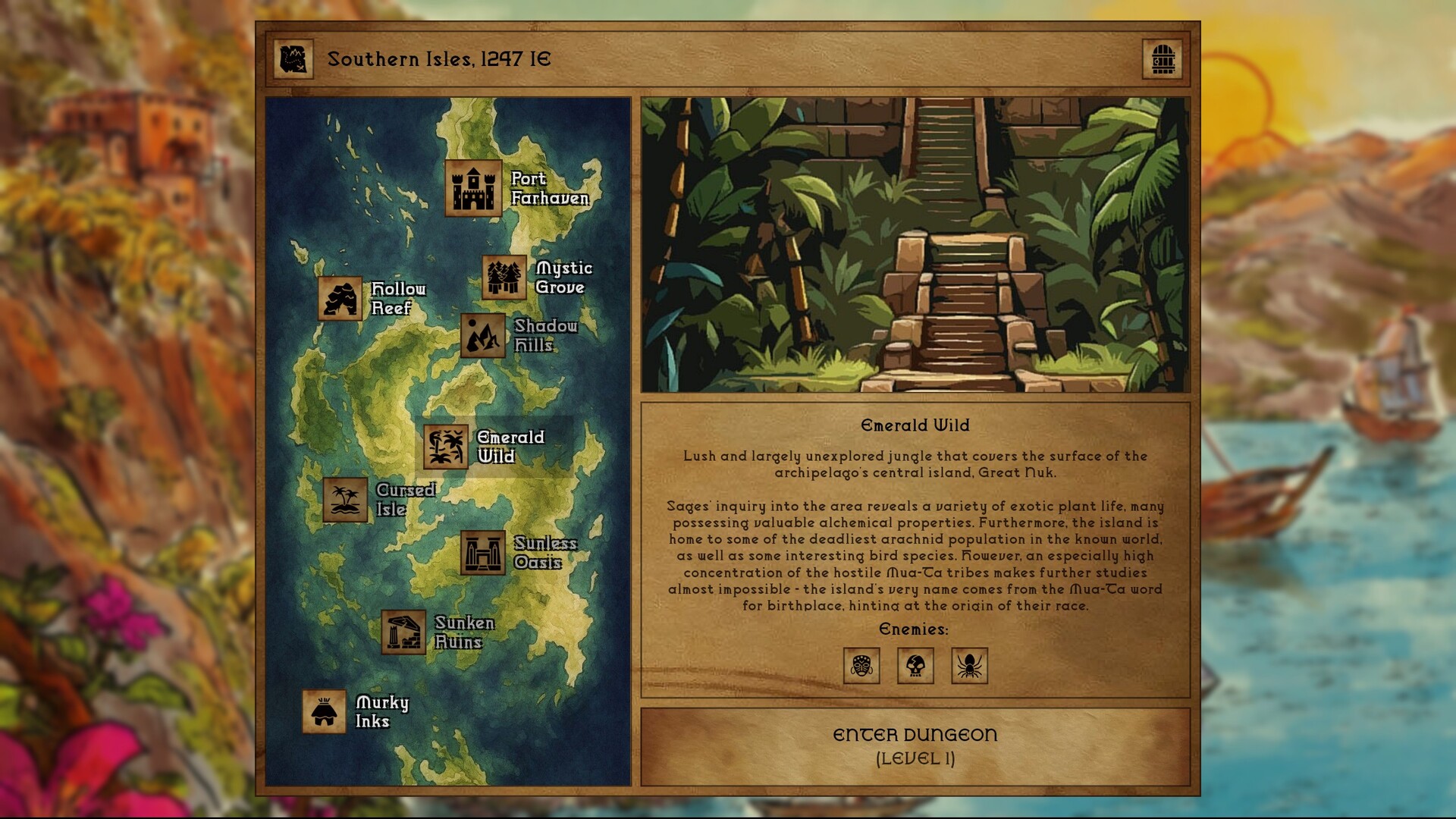Open the dungeon door icon top right
The image size is (1456, 819).
coord(1163,60)
